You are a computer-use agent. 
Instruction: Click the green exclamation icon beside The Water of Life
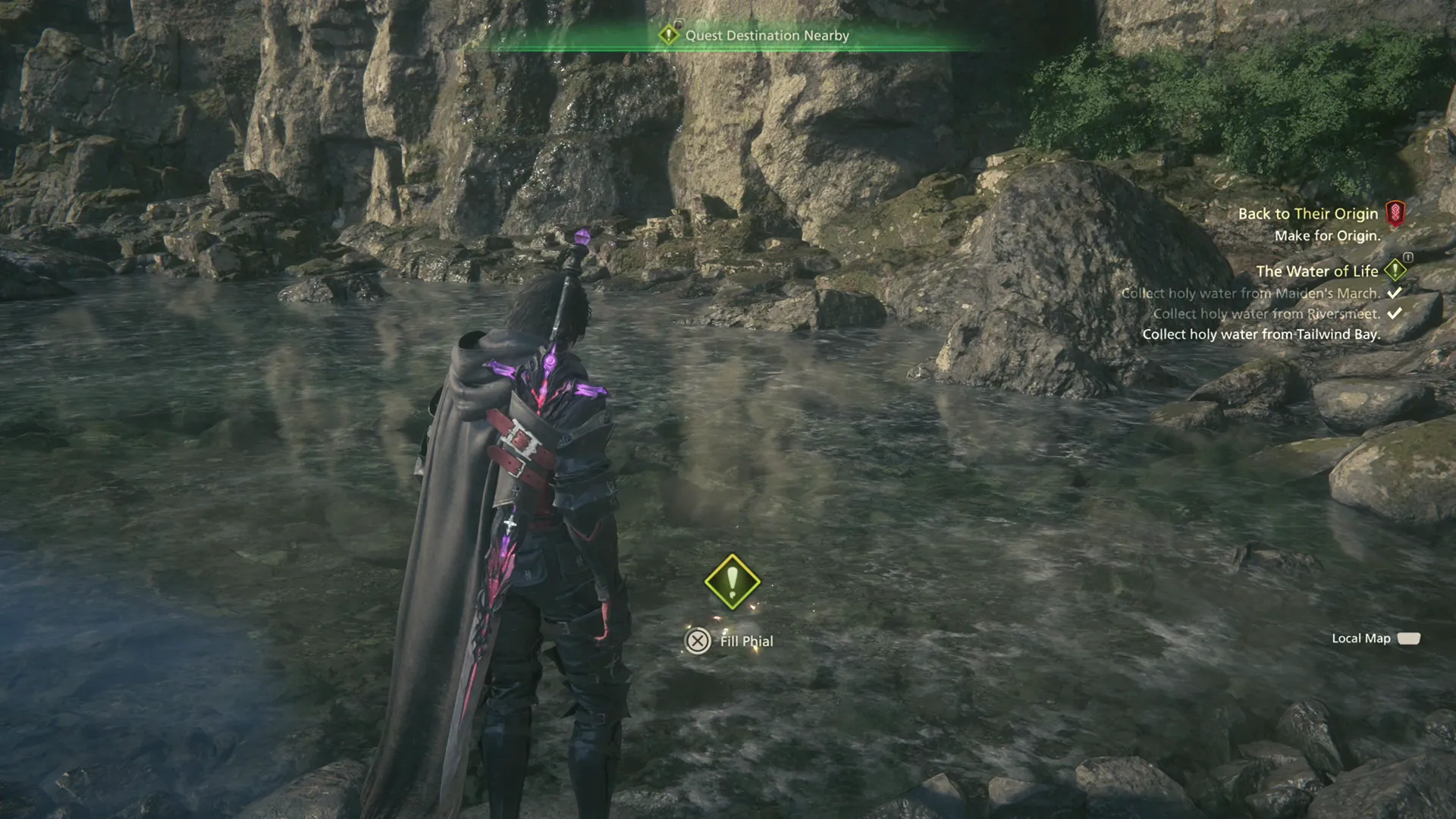pos(1395,270)
